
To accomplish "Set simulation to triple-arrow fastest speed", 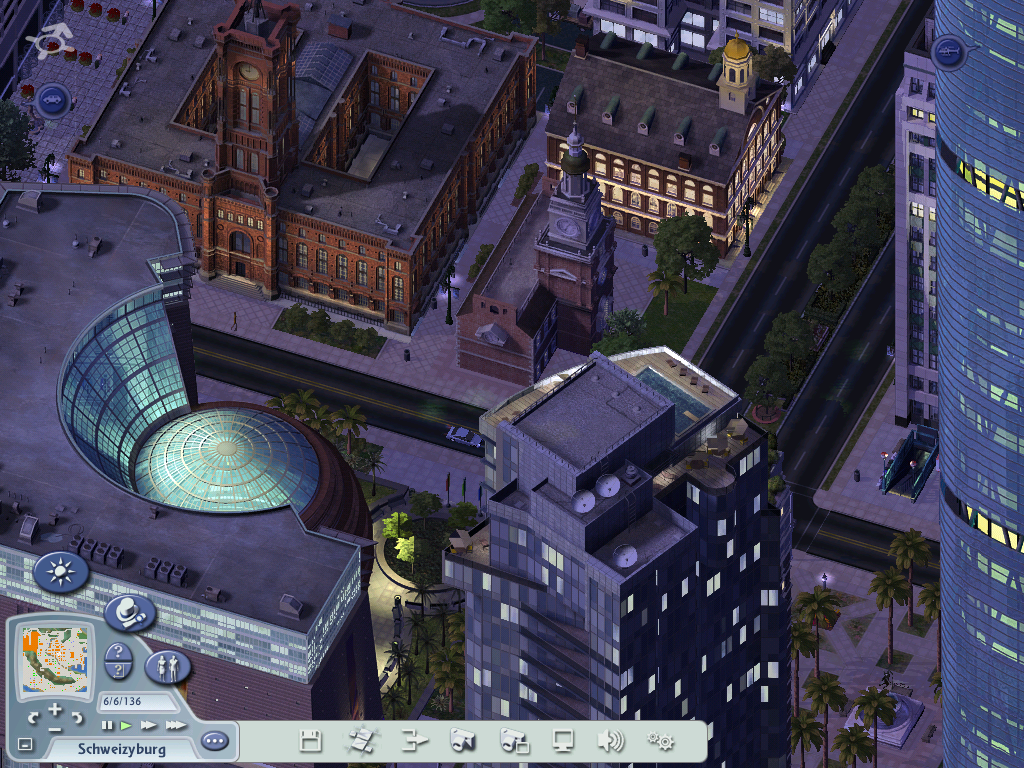I will 175,725.
